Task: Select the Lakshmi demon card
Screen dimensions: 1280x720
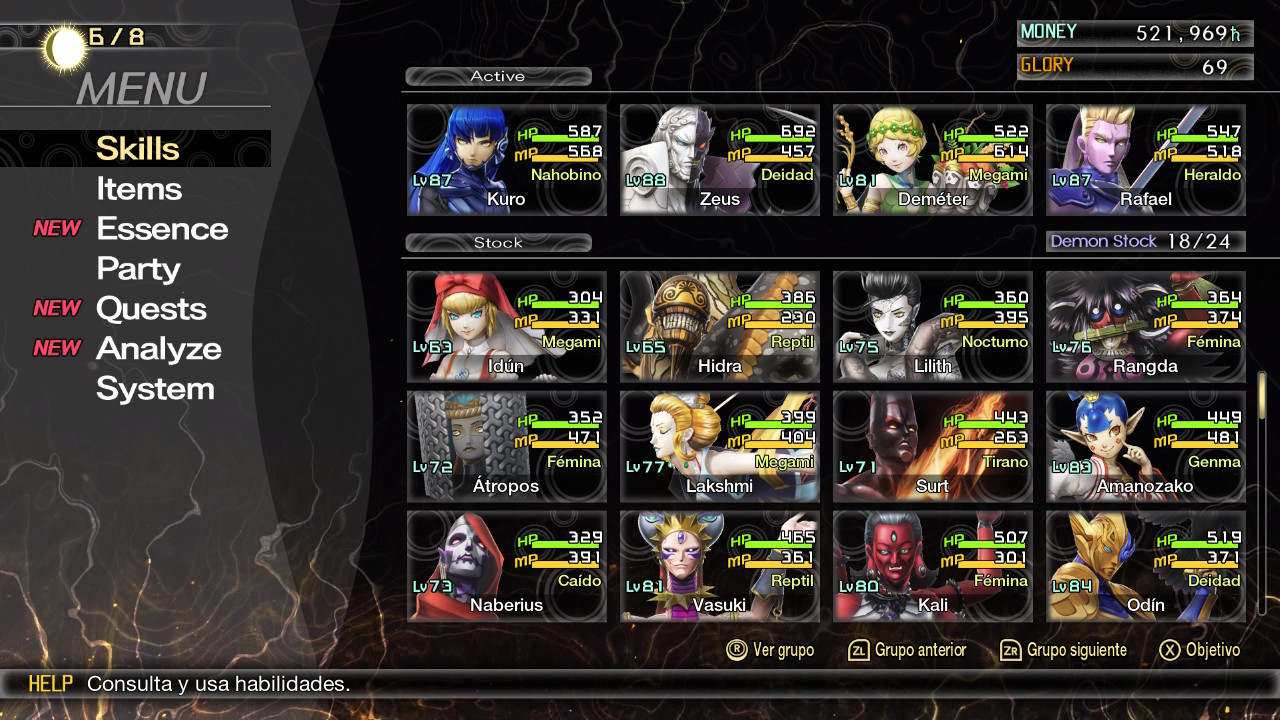Action: (719, 447)
